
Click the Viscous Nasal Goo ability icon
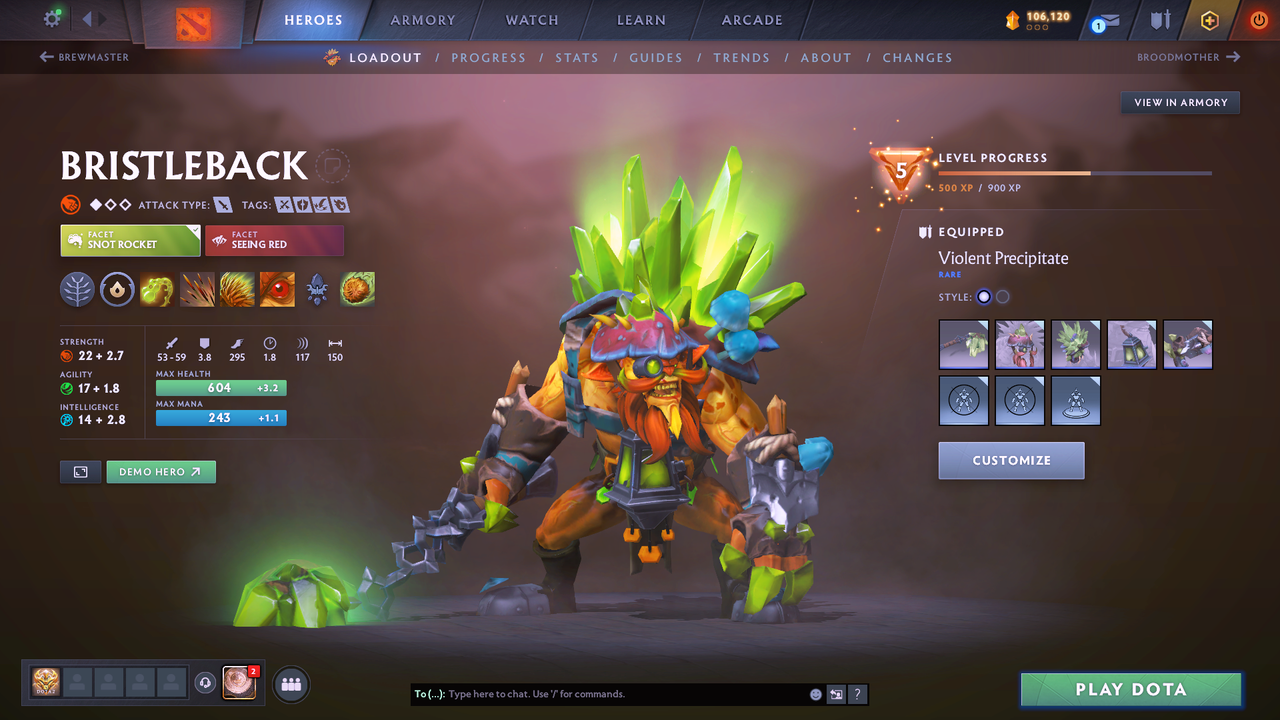157,290
